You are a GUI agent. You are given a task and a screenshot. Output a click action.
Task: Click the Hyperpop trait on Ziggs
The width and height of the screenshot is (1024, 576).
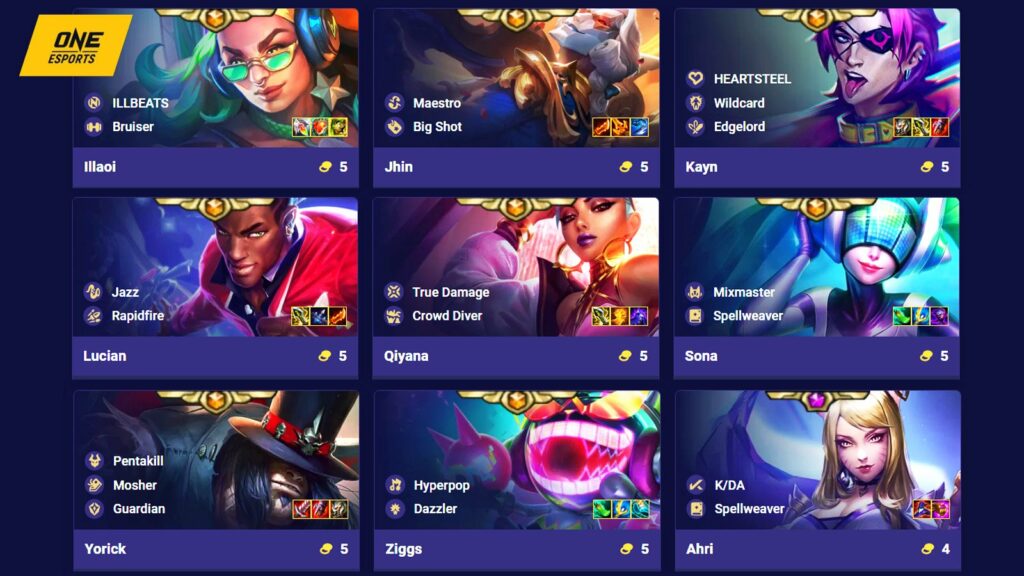[441, 485]
